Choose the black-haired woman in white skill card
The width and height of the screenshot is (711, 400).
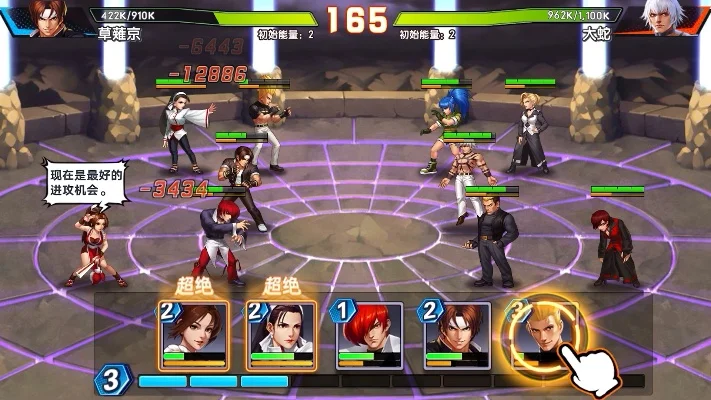click(x=281, y=335)
